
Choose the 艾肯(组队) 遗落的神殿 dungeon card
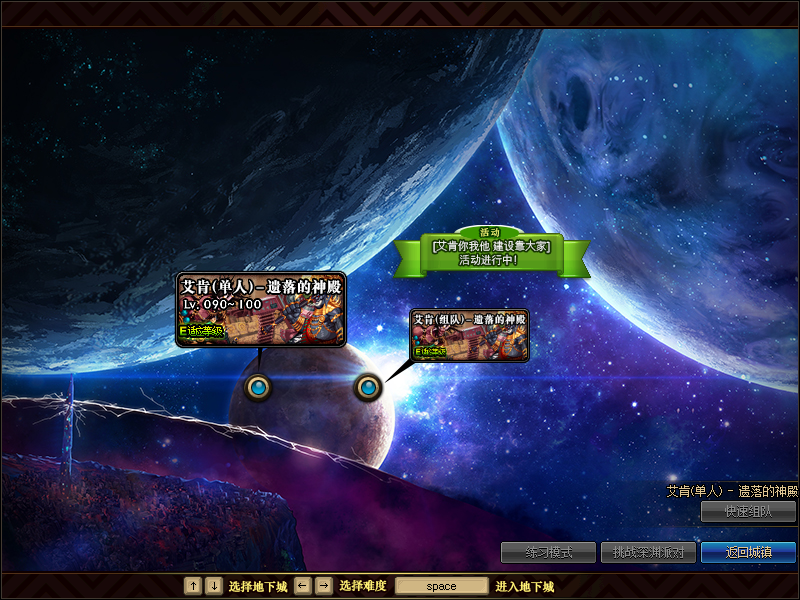click(469, 335)
